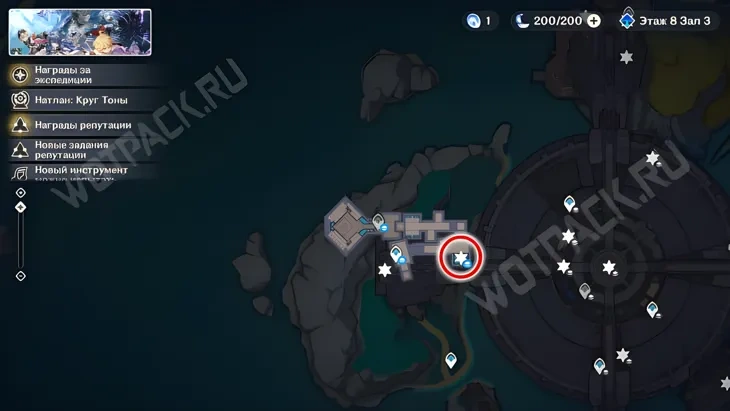Select the waypoint beside the octagonal building
730x411 pixels.
tap(379, 221)
